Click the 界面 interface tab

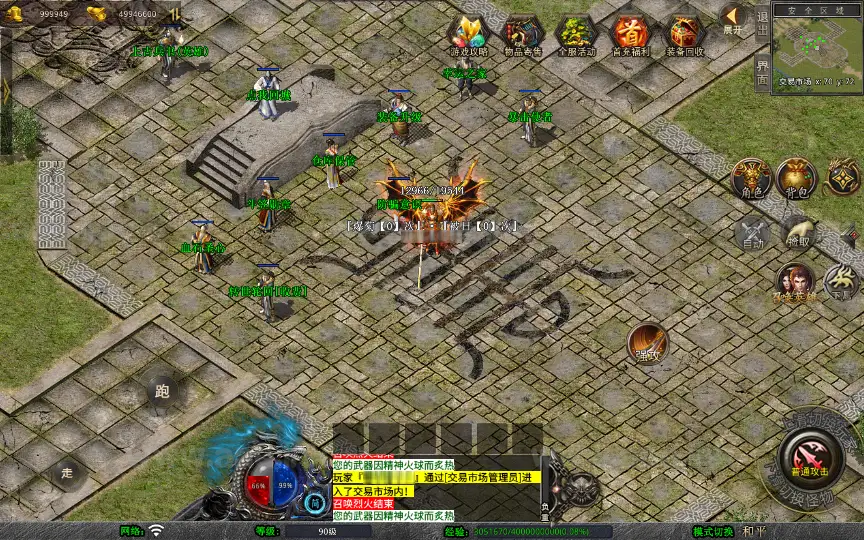coord(762,72)
